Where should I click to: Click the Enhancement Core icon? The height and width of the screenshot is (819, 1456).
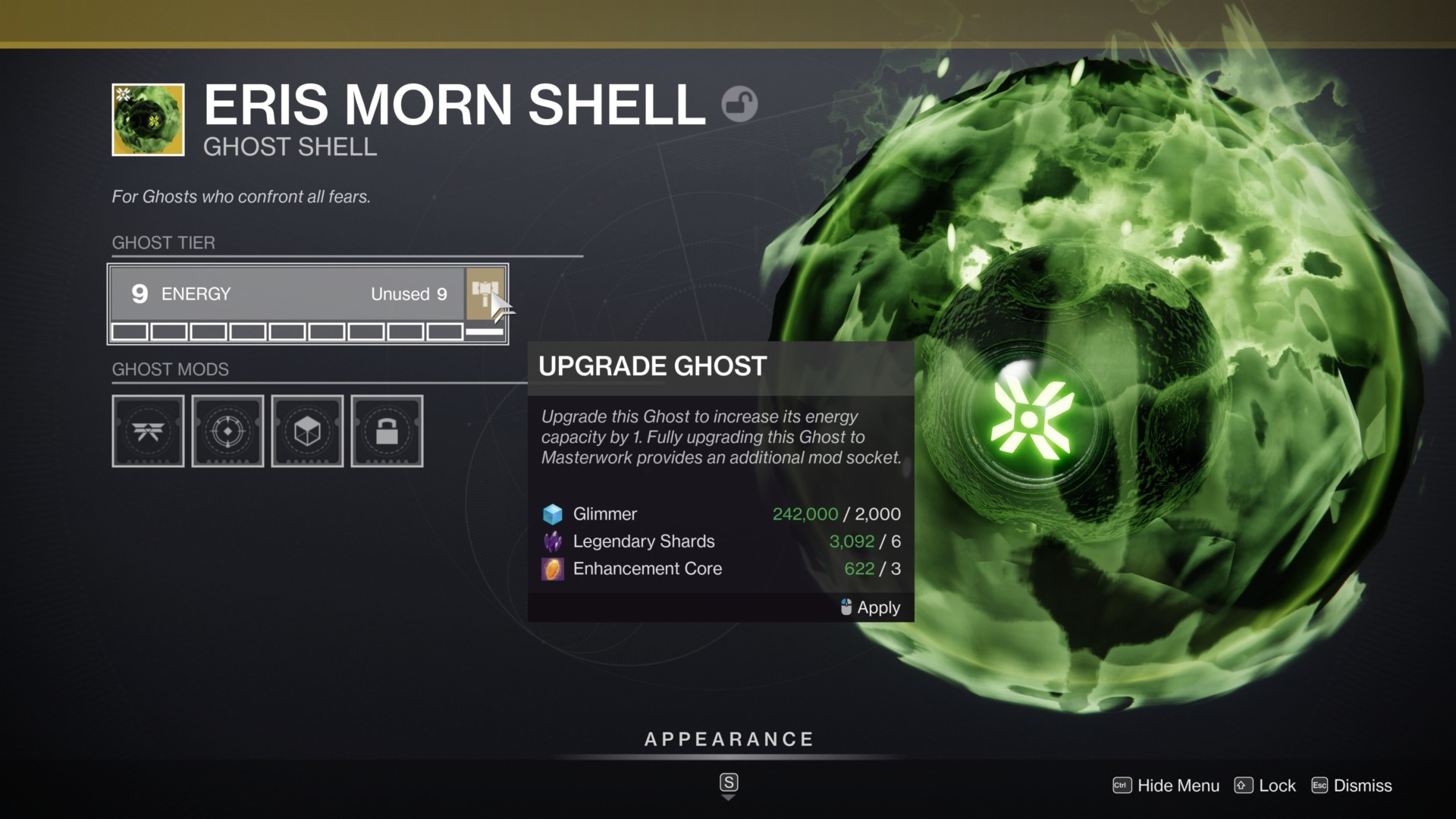(x=552, y=569)
